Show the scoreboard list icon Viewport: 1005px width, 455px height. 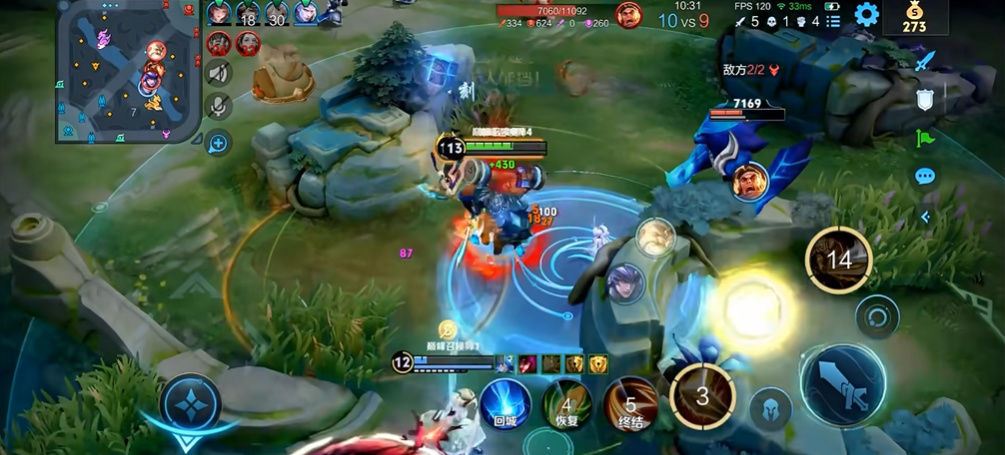(x=833, y=21)
